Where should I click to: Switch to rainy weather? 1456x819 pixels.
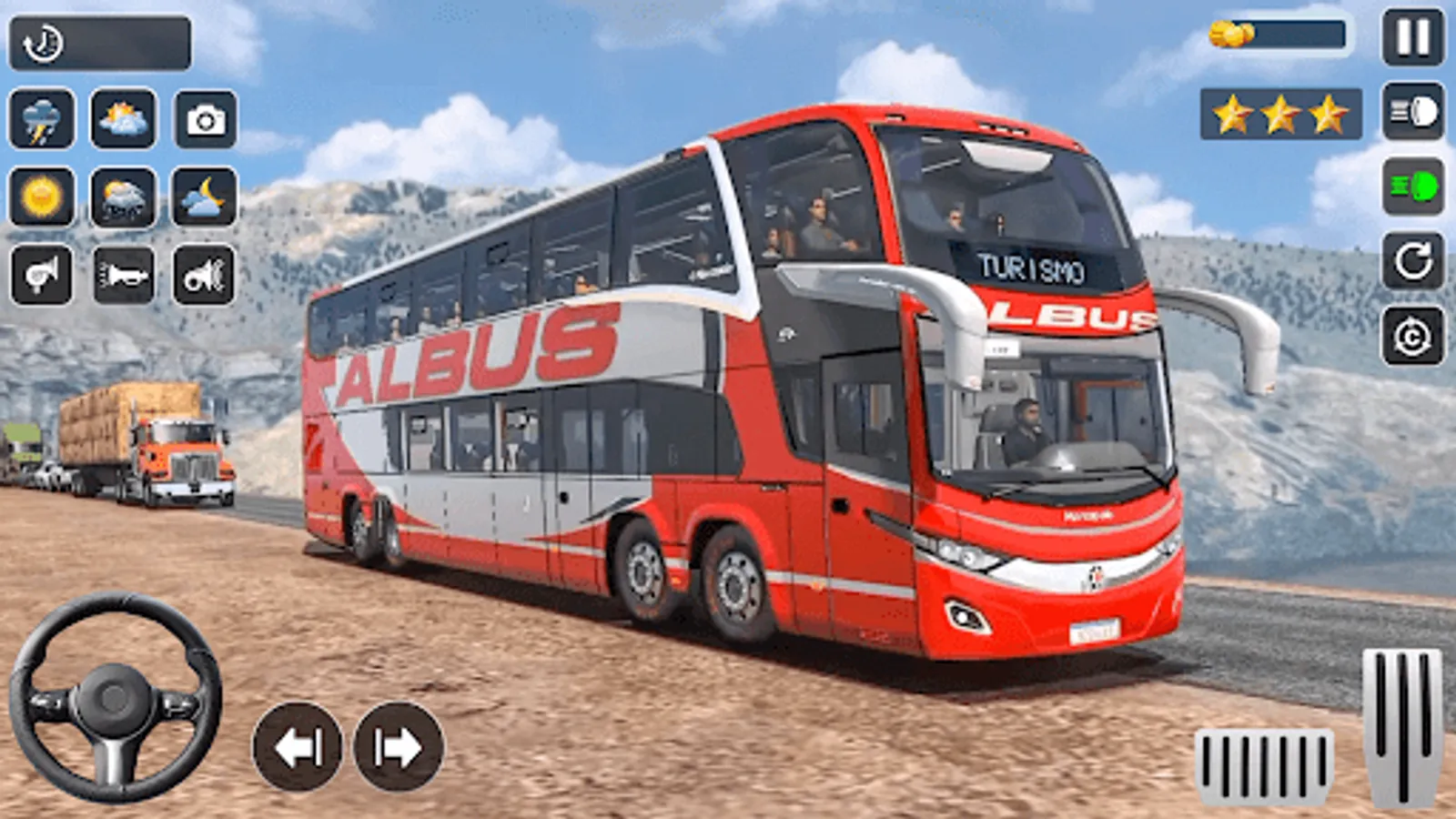click(x=123, y=198)
